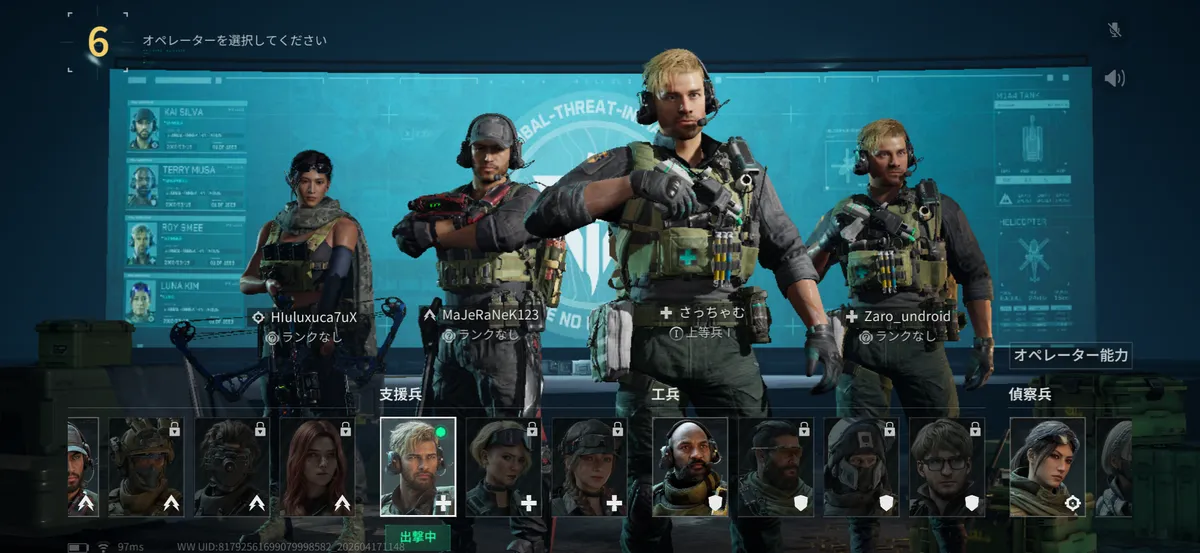Select teammate HIuluxuca7uX's name tag
Viewport: 1200px width, 553px height.
[x=313, y=316]
